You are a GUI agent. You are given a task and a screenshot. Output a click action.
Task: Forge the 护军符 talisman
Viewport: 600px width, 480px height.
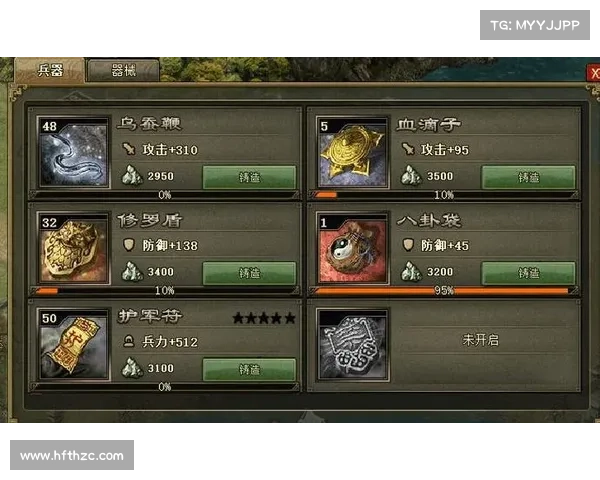click(249, 369)
